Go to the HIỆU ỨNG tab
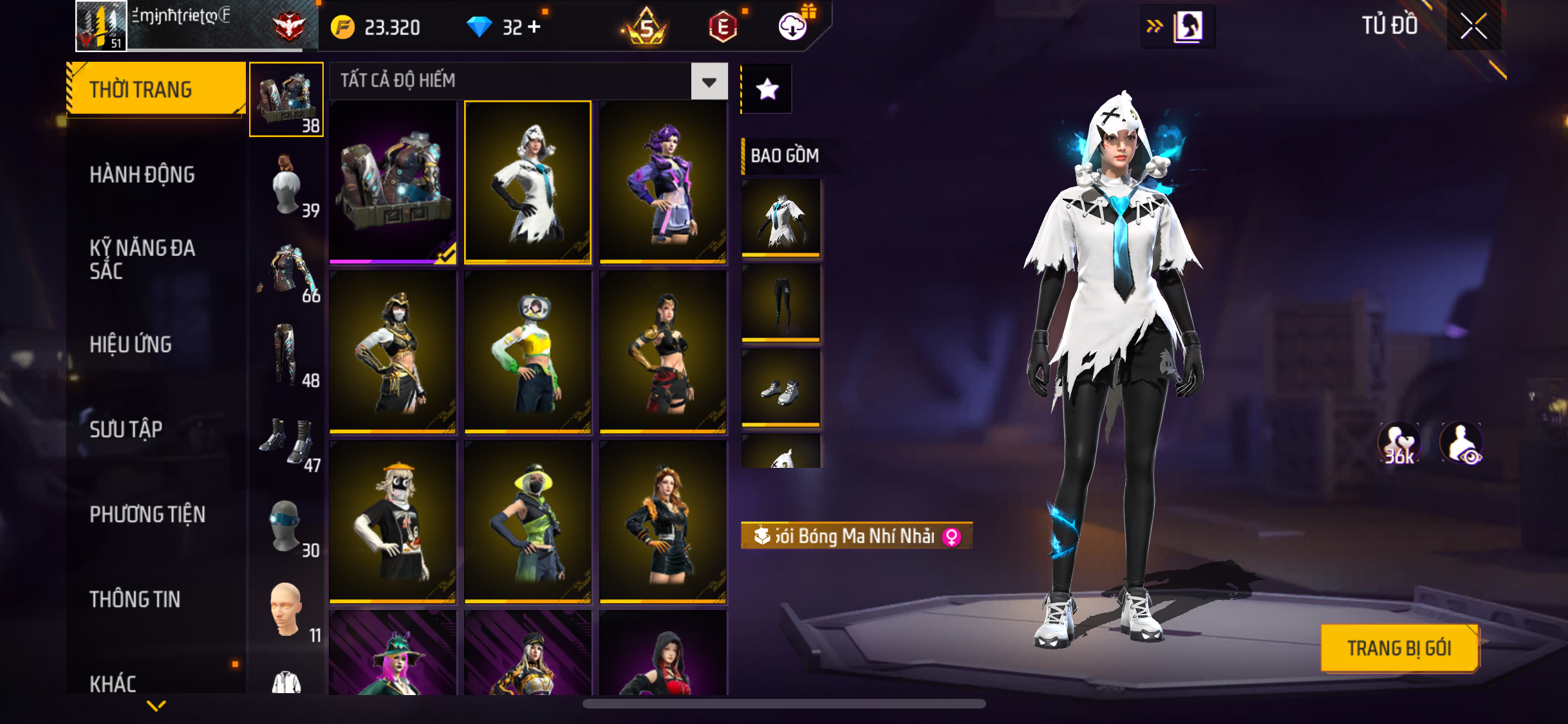Image resolution: width=1568 pixels, height=724 pixels. [131, 344]
